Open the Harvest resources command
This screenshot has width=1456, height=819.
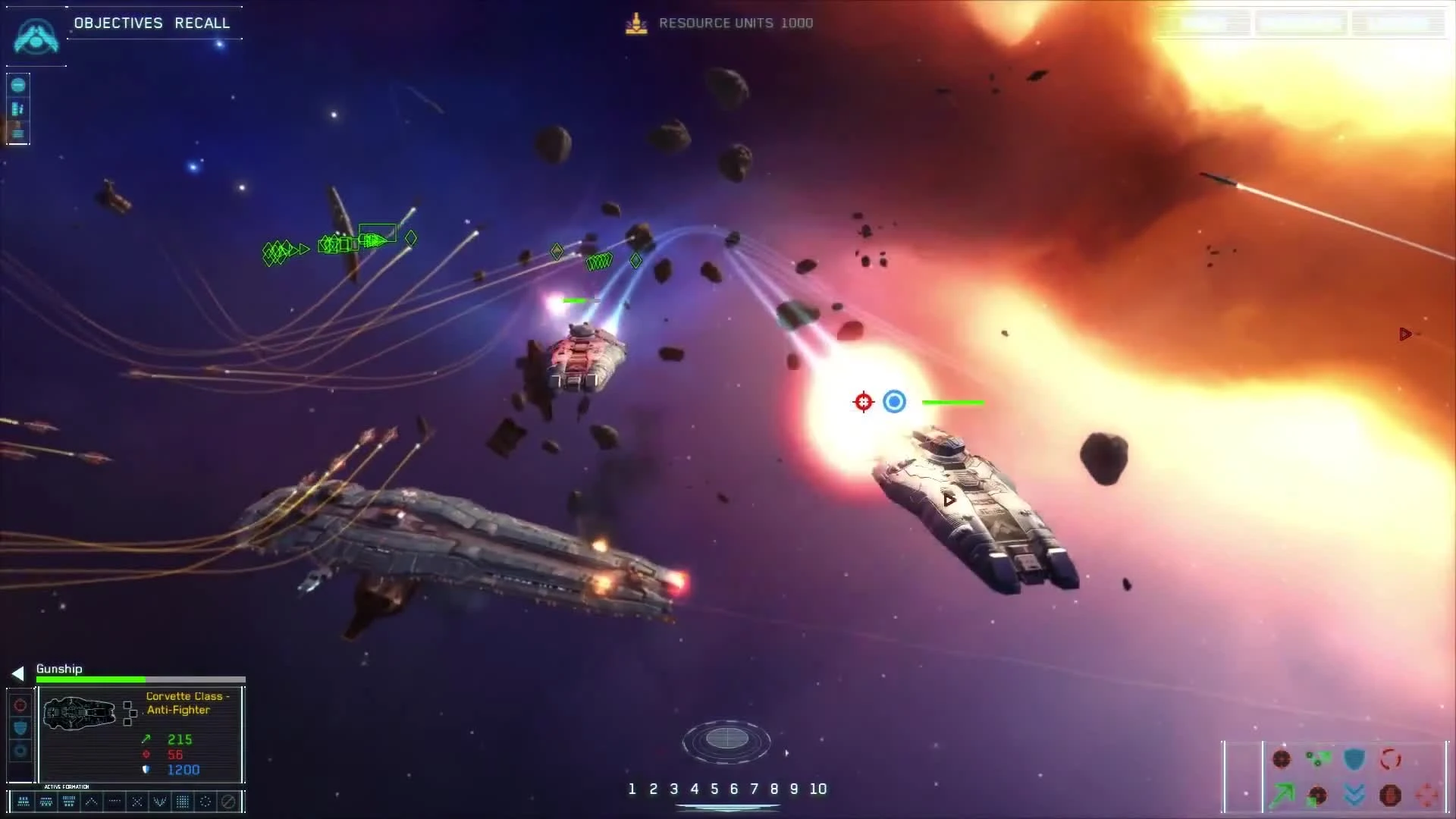[x=1318, y=758]
